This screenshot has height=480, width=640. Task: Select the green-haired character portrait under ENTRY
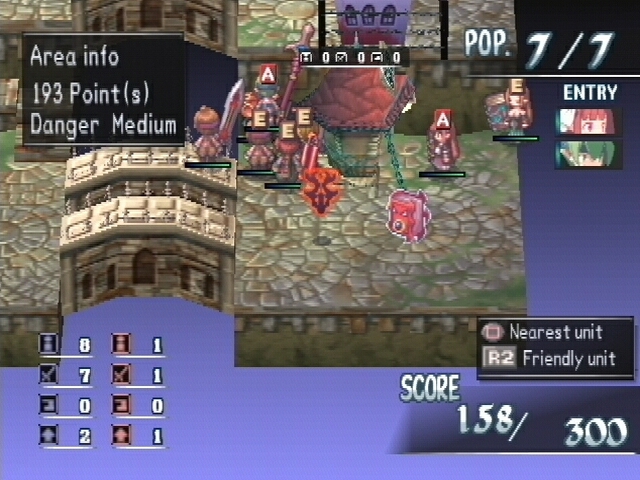588,153
